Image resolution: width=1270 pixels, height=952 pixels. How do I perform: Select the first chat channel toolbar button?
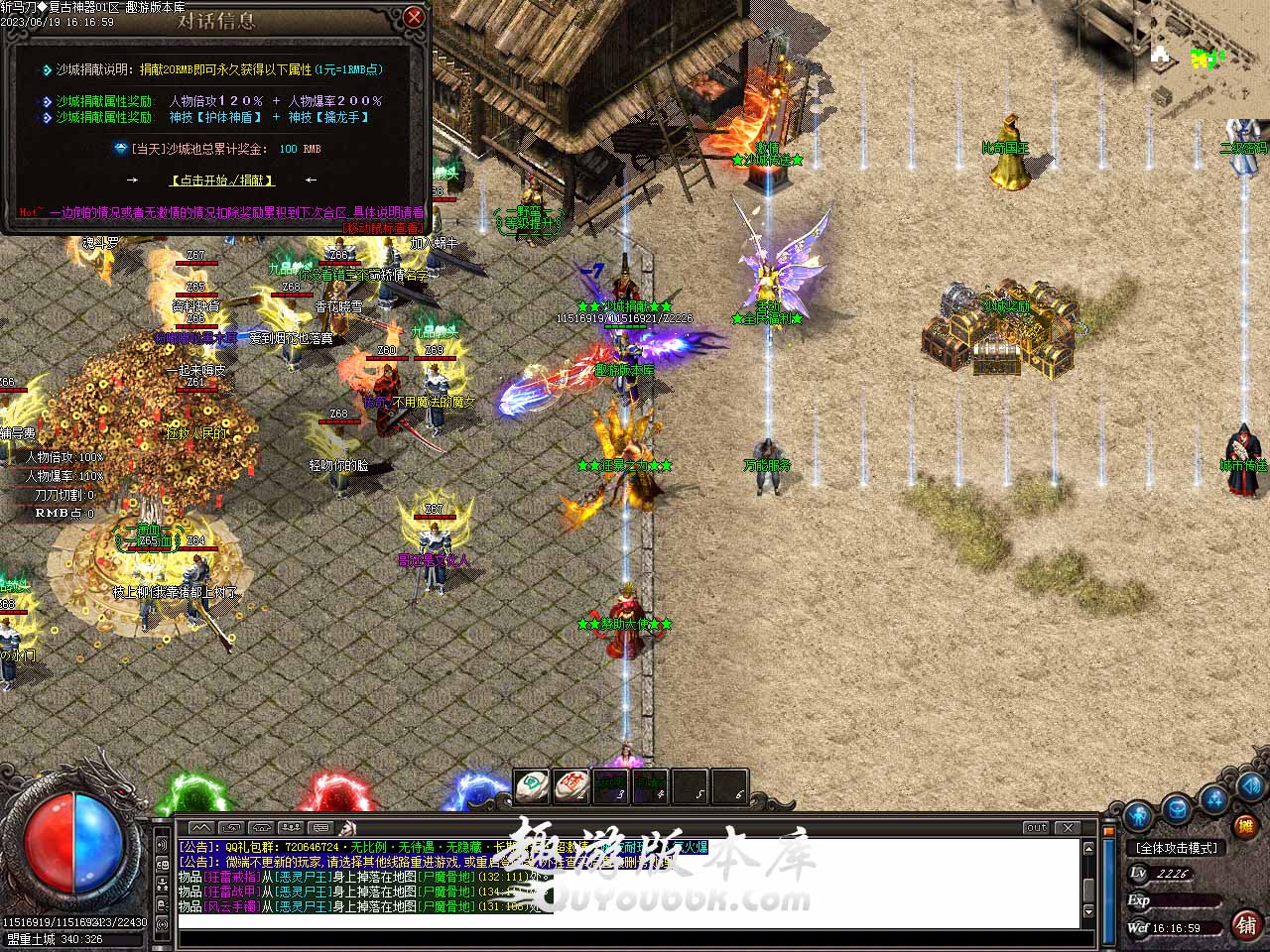point(201,827)
